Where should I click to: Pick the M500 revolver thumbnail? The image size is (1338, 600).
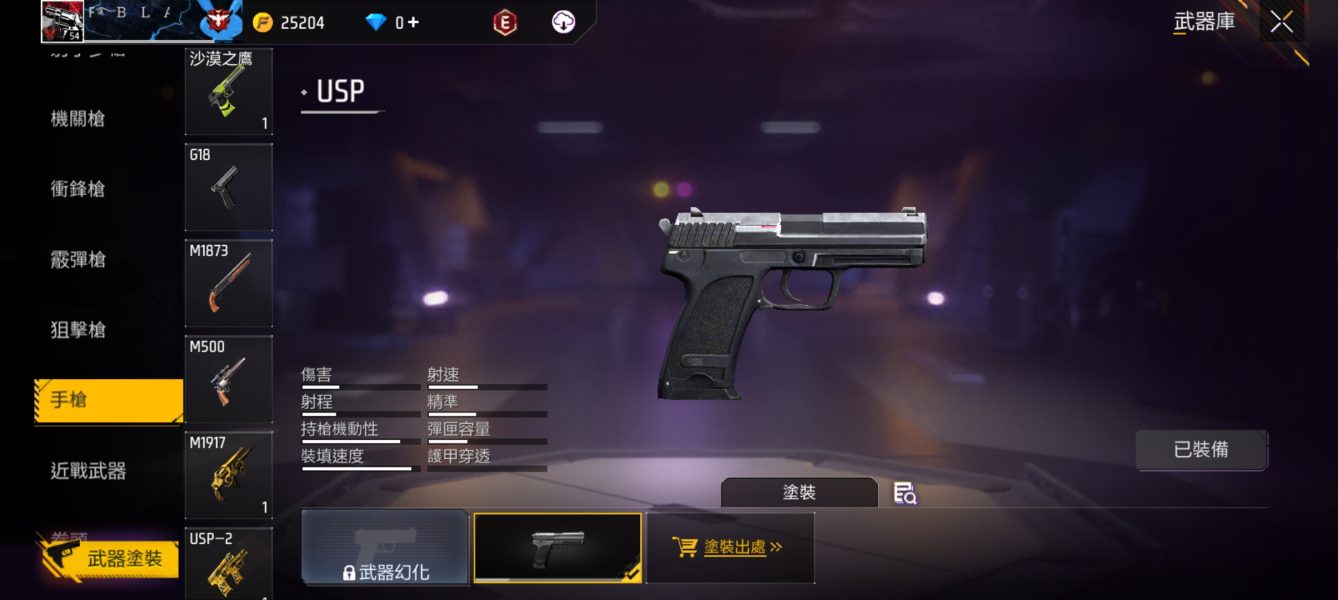tap(228, 379)
